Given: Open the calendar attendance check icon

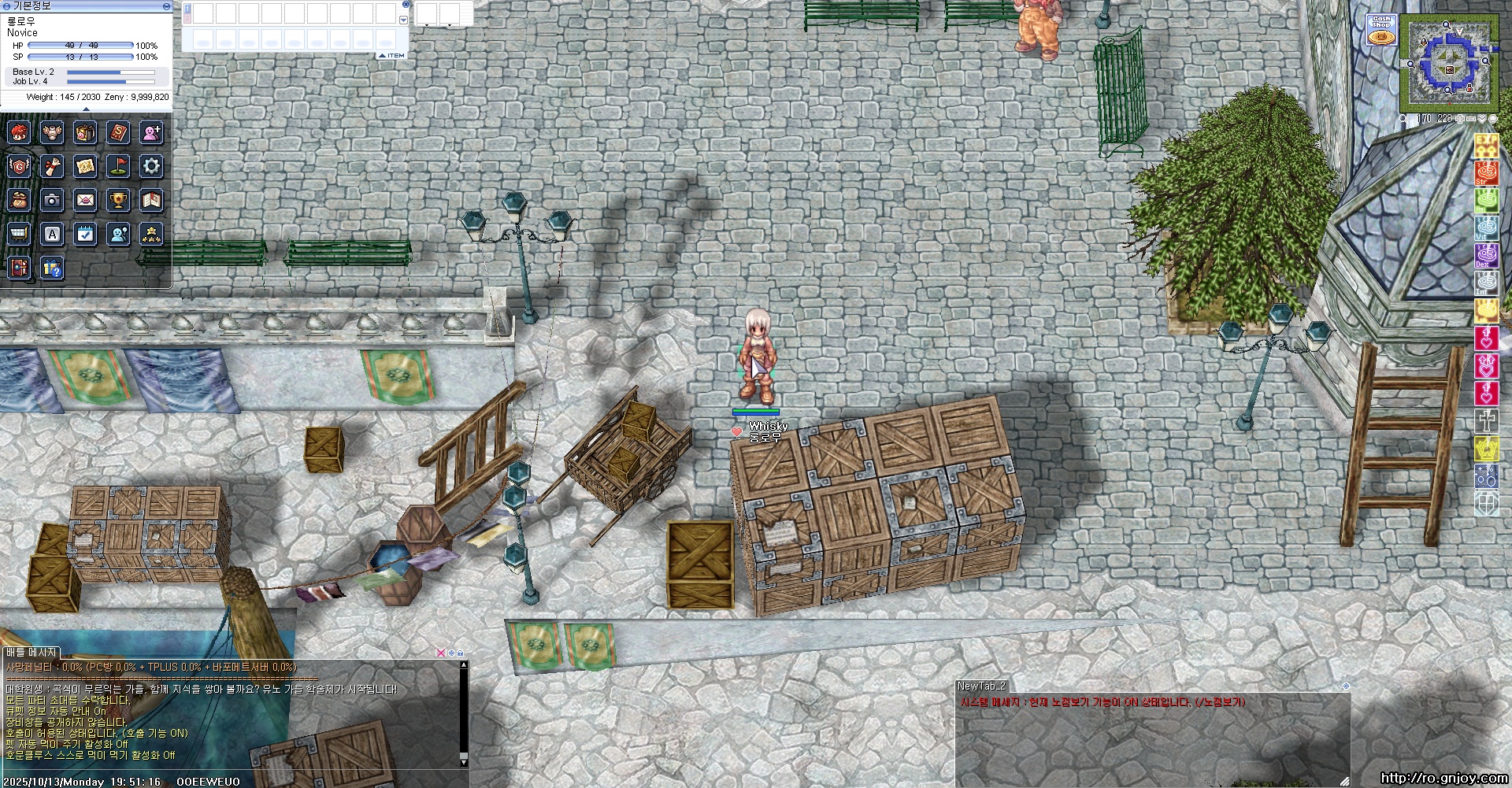Looking at the screenshot, I should tap(85, 234).
